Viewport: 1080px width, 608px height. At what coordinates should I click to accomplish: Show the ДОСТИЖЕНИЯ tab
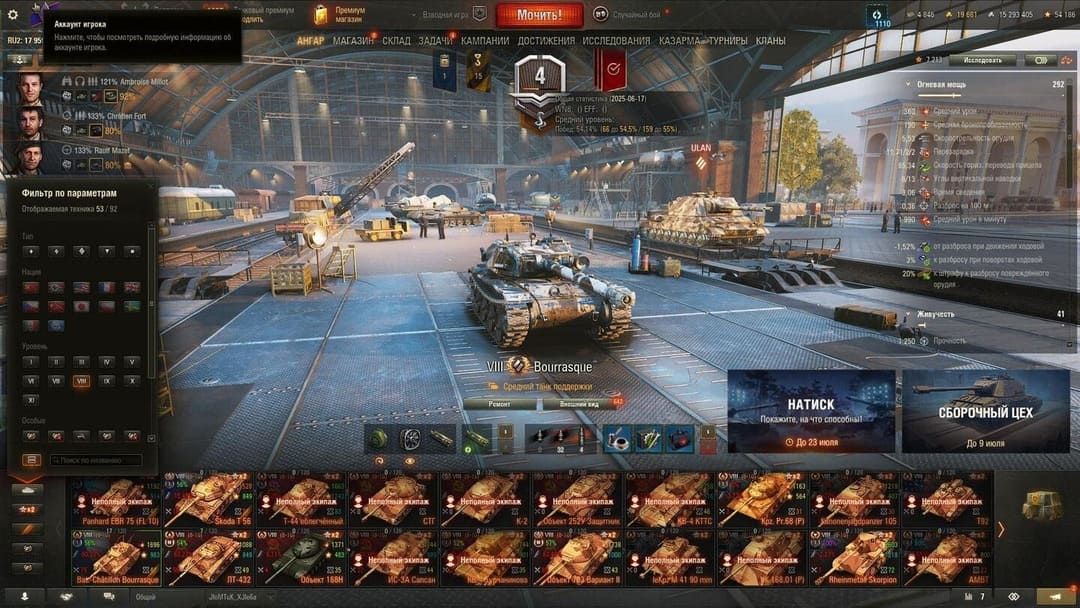(546, 41)
